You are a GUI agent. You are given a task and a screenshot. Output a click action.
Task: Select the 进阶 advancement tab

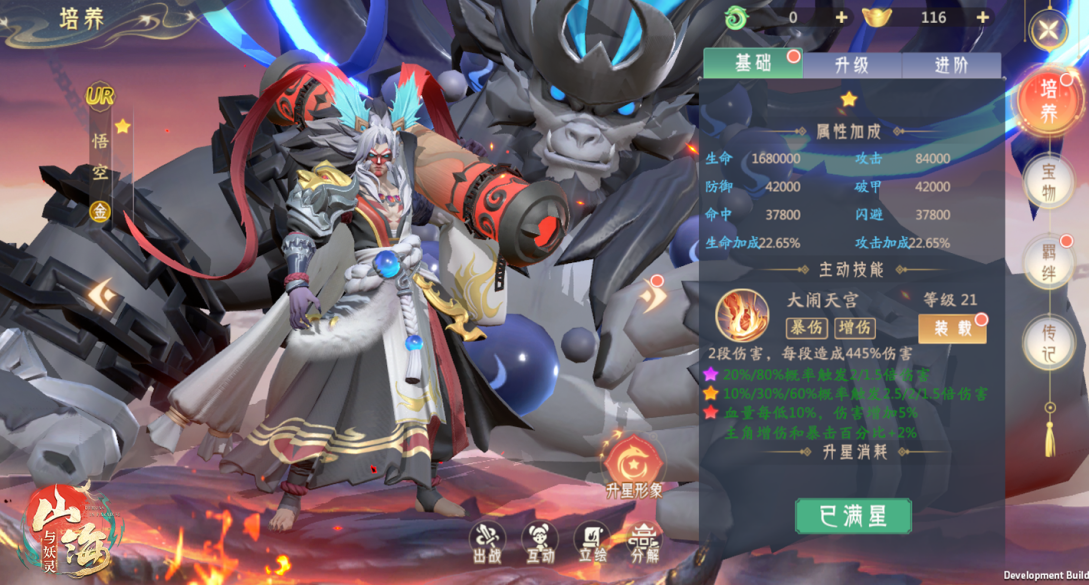[951, 65]
